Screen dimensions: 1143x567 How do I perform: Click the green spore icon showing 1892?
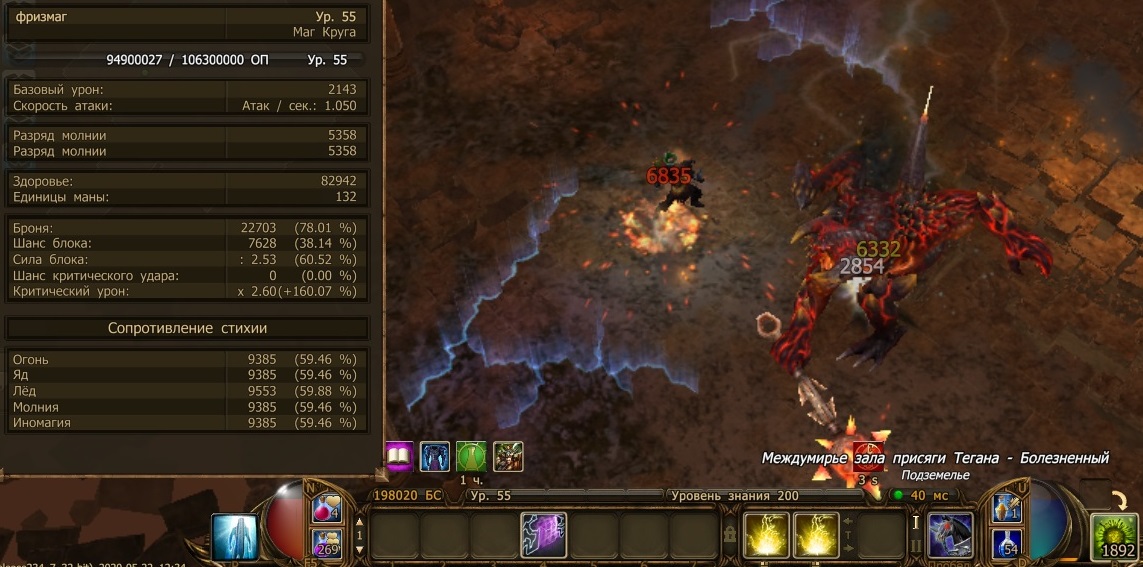1115,537
